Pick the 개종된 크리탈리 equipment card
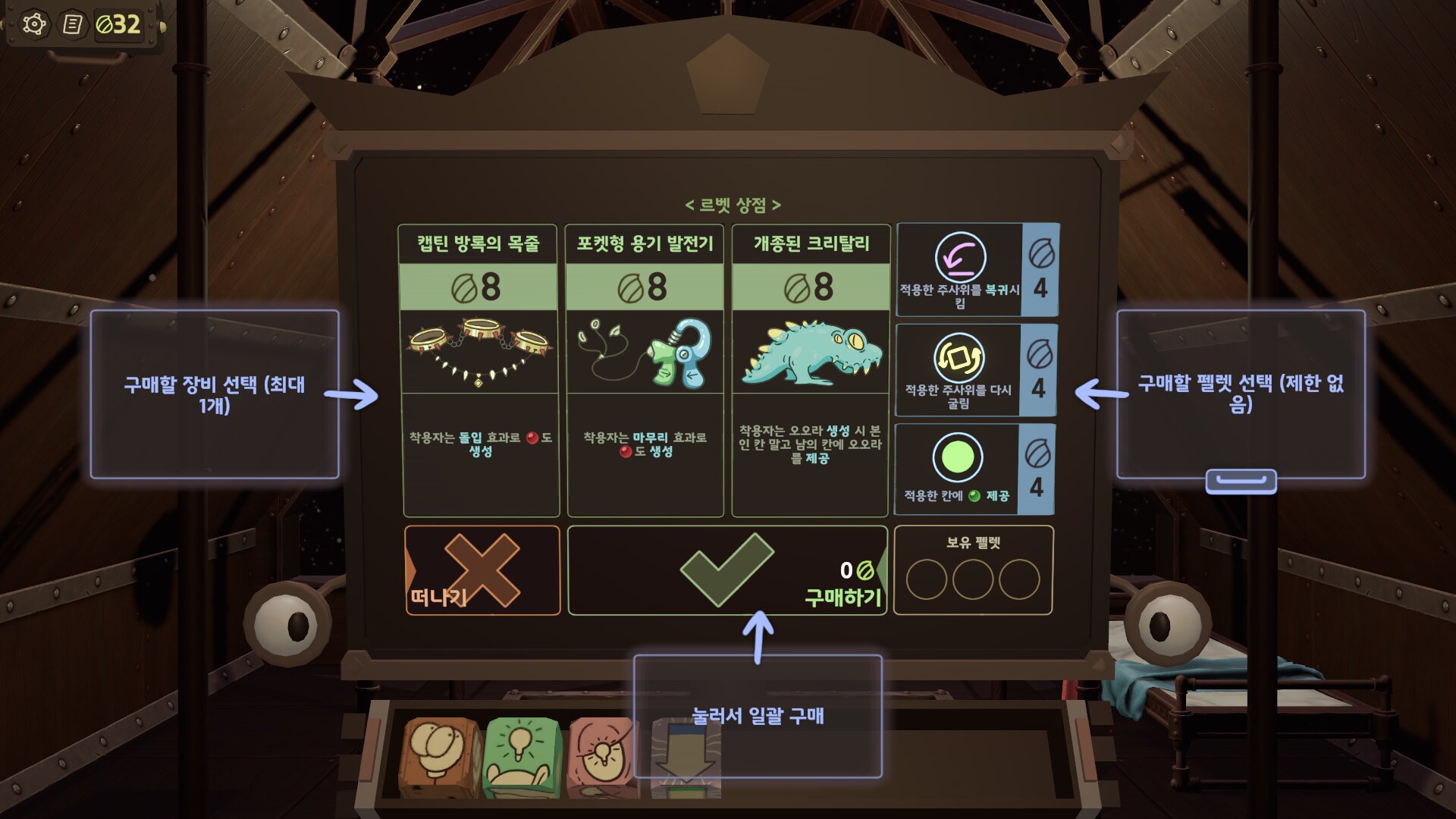This screenshot has height=819, width=1456. tap(811, 370)
